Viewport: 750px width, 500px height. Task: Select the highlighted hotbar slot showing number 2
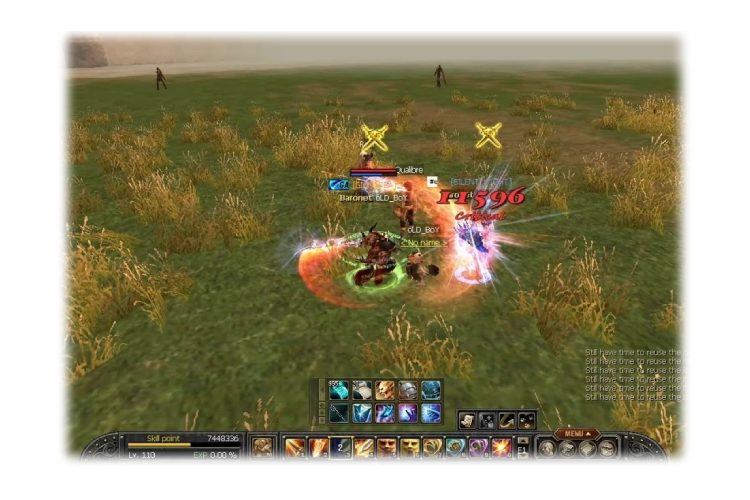(341, 448)
